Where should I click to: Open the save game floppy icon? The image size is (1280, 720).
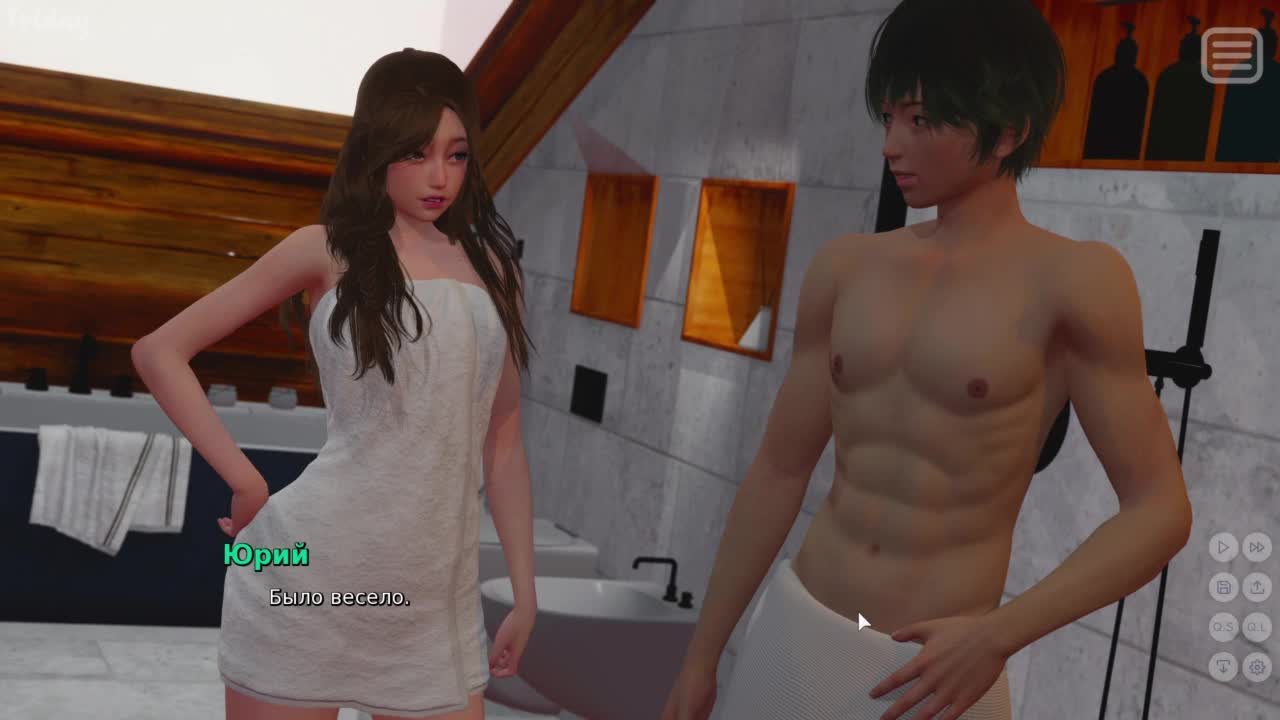[x=1223, y=587]
